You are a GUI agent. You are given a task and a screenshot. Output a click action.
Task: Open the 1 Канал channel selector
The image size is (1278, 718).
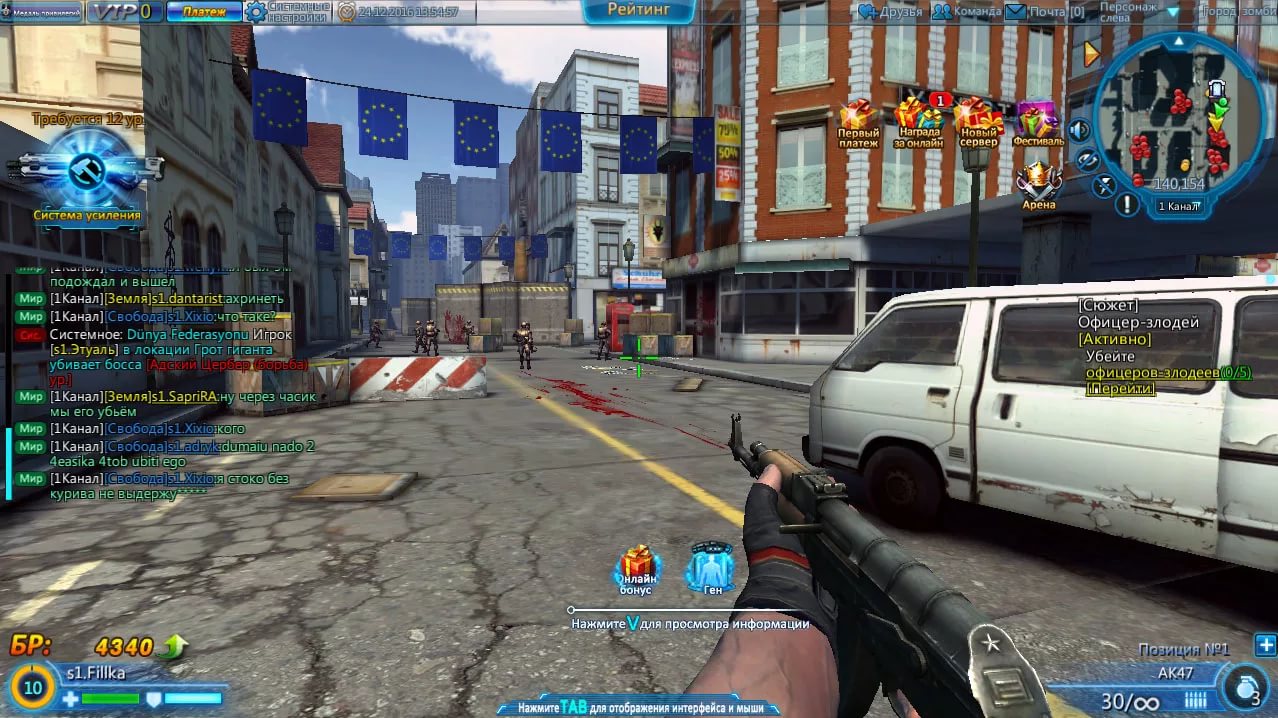(1178, 207)
